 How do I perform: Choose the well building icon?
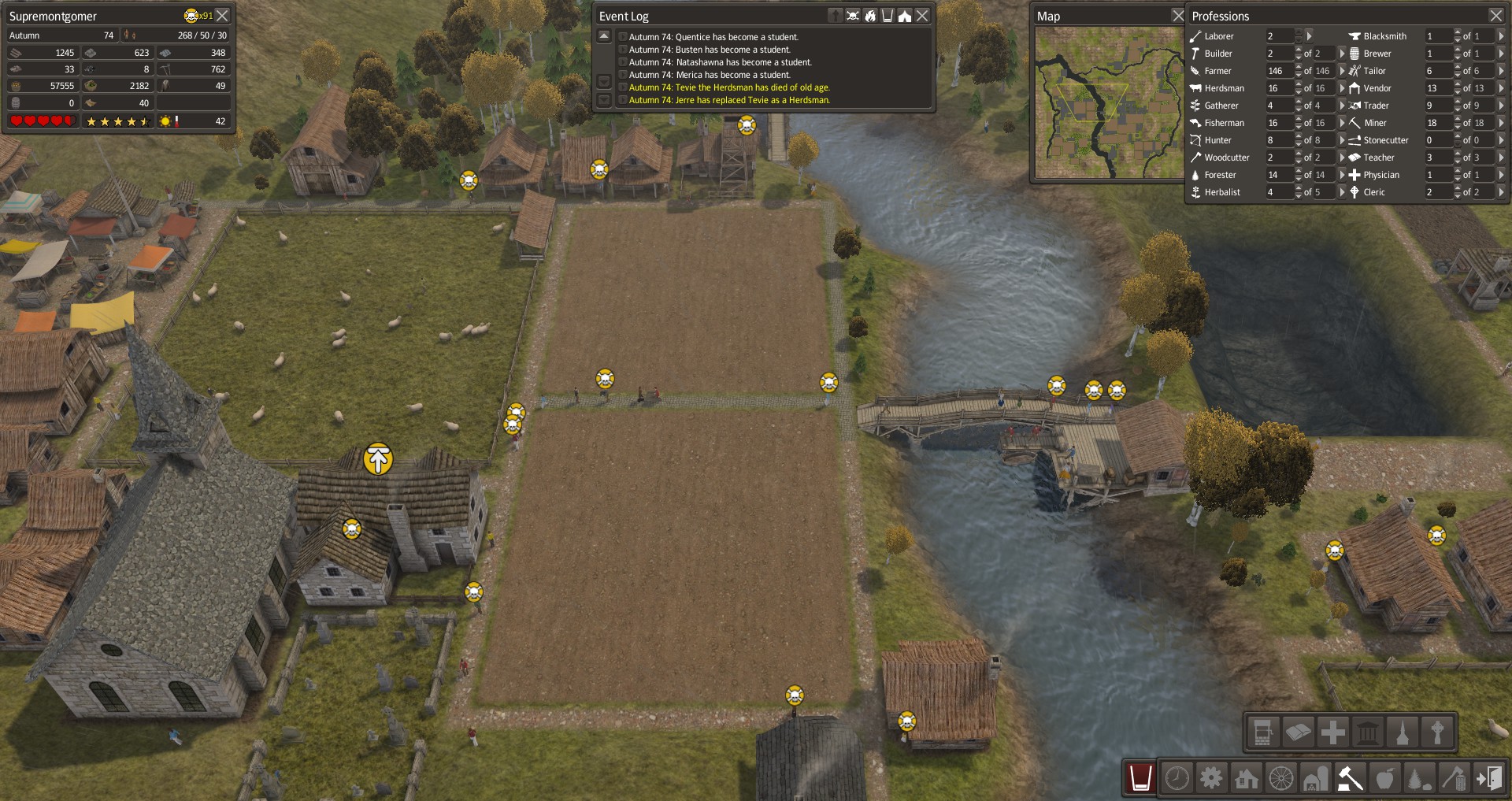1262,732
